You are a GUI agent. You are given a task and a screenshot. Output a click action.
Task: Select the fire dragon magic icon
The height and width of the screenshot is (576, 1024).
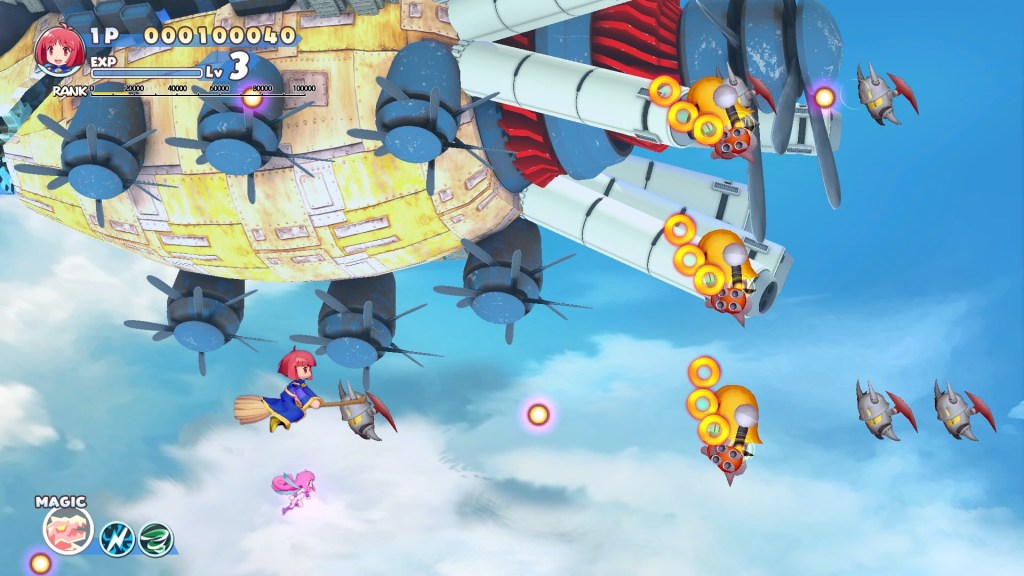(x=68, y=530)
